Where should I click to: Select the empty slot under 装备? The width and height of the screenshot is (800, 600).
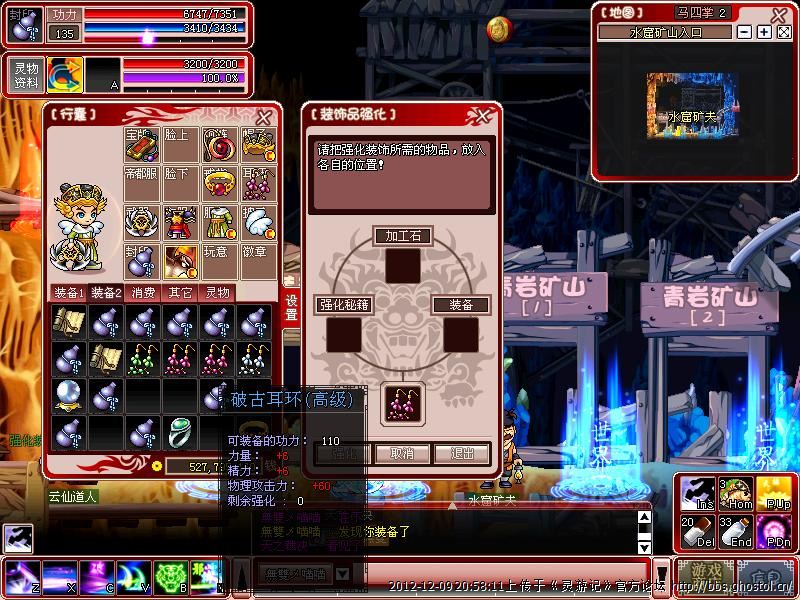click(461, 334)
